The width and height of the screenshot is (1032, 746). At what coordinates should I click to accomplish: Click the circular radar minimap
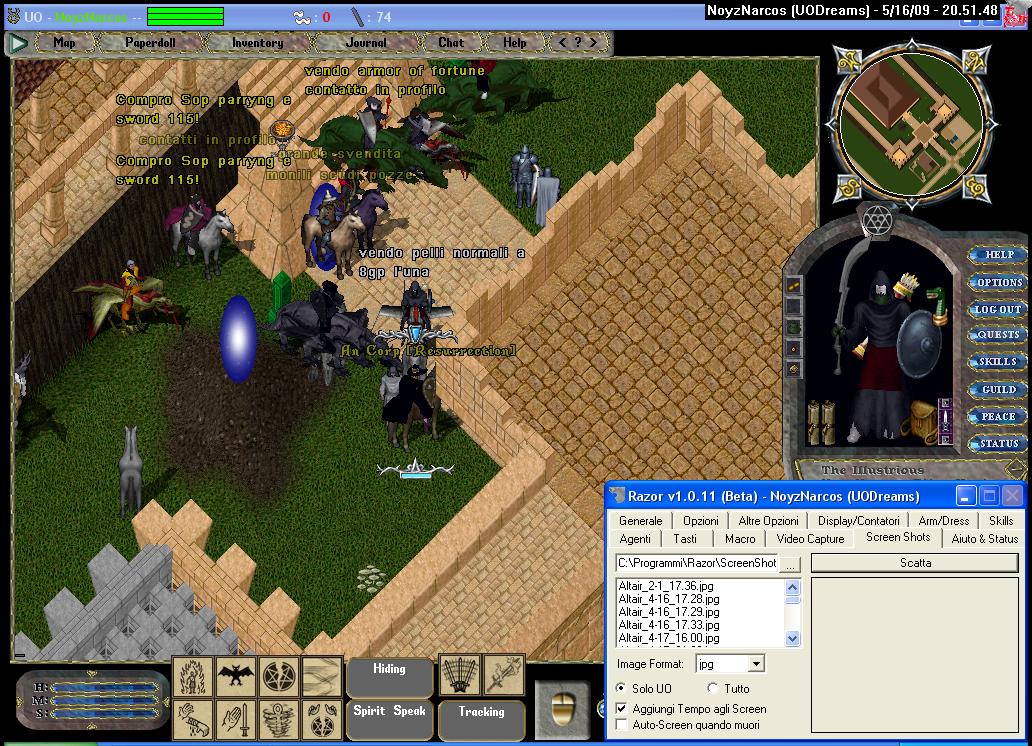[909, 125]
